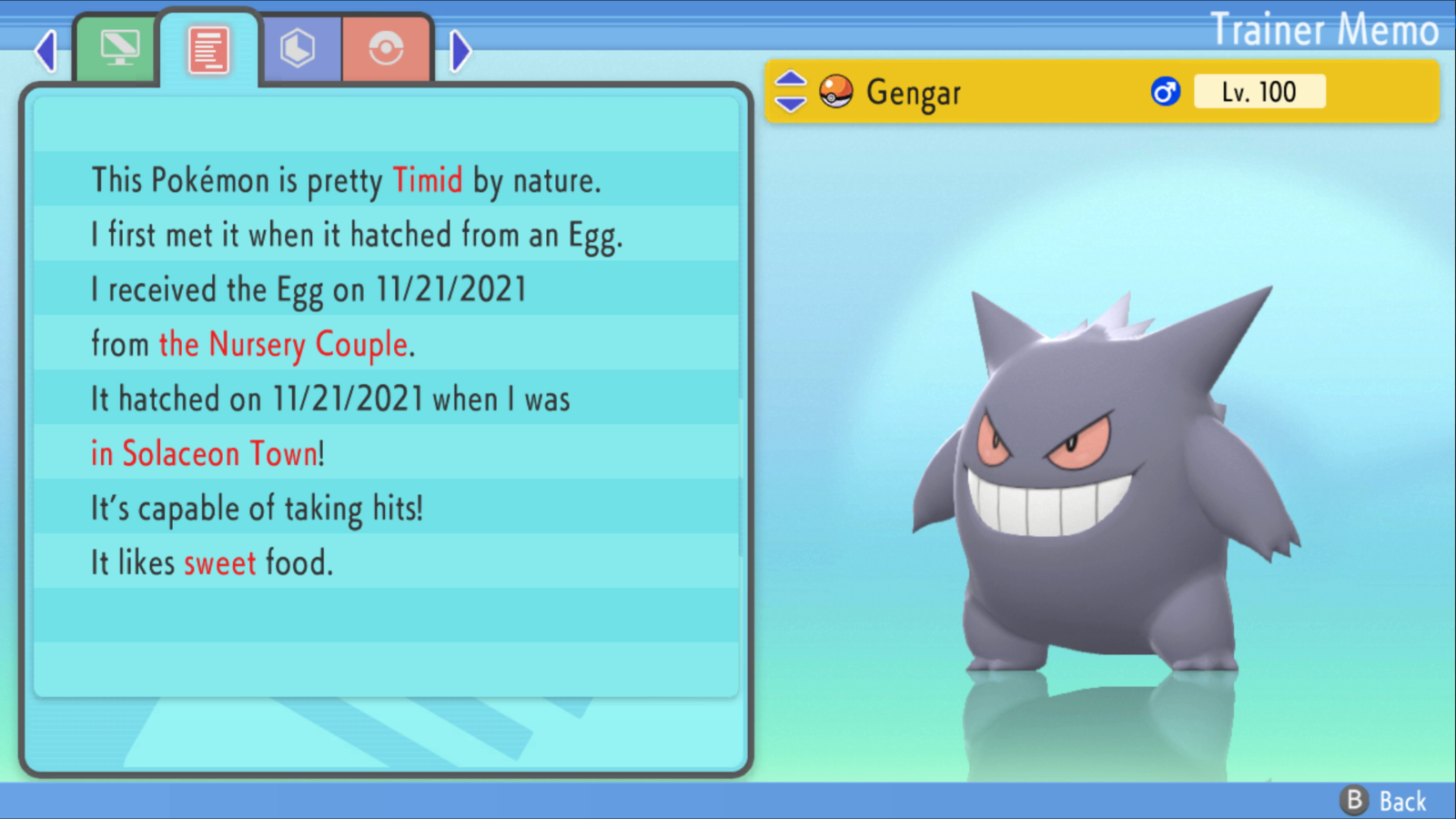Click the Lv. 100 level badge
Viewport: 1456px width, 819px height.
click(x=1259, y=91)
